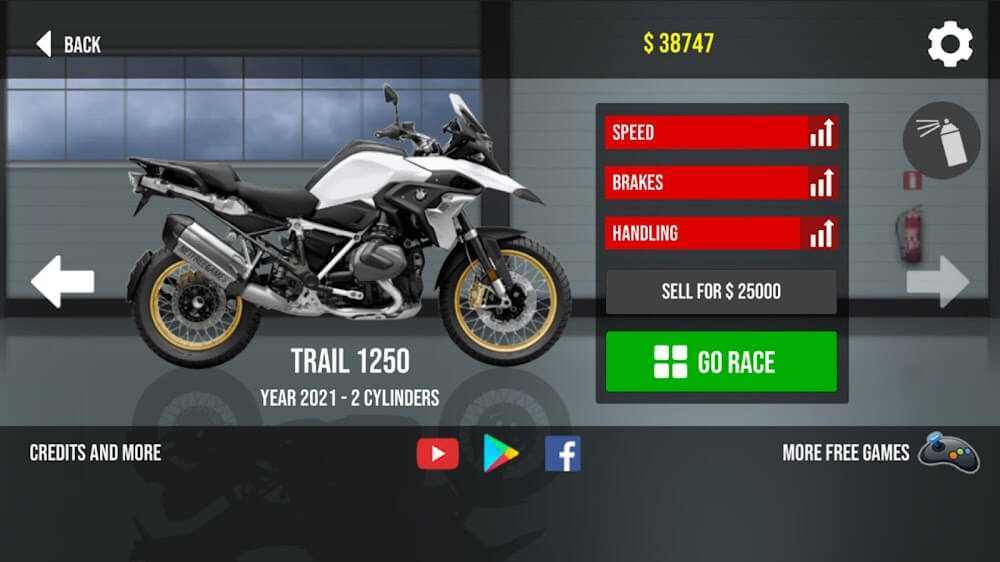Open the gear settings menu
The width and height of the screenshot is (1000, 562).
(x=949, y=44)
